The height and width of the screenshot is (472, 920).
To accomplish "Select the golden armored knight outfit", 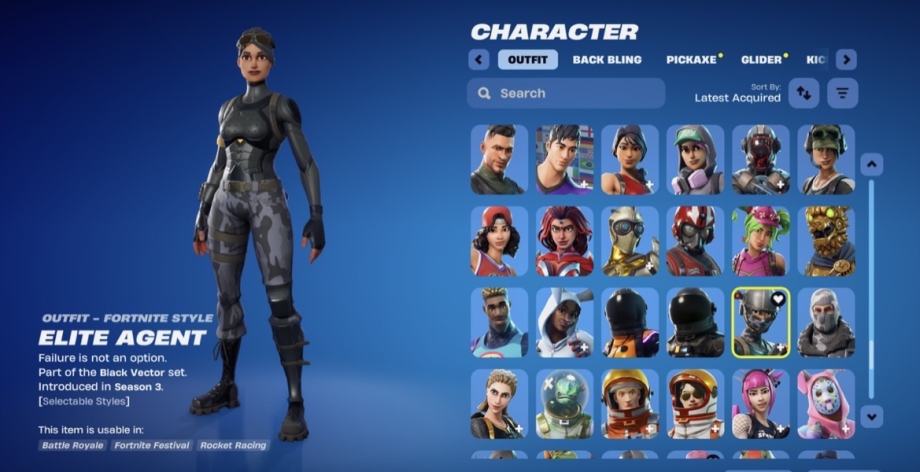I will point(630,241).
